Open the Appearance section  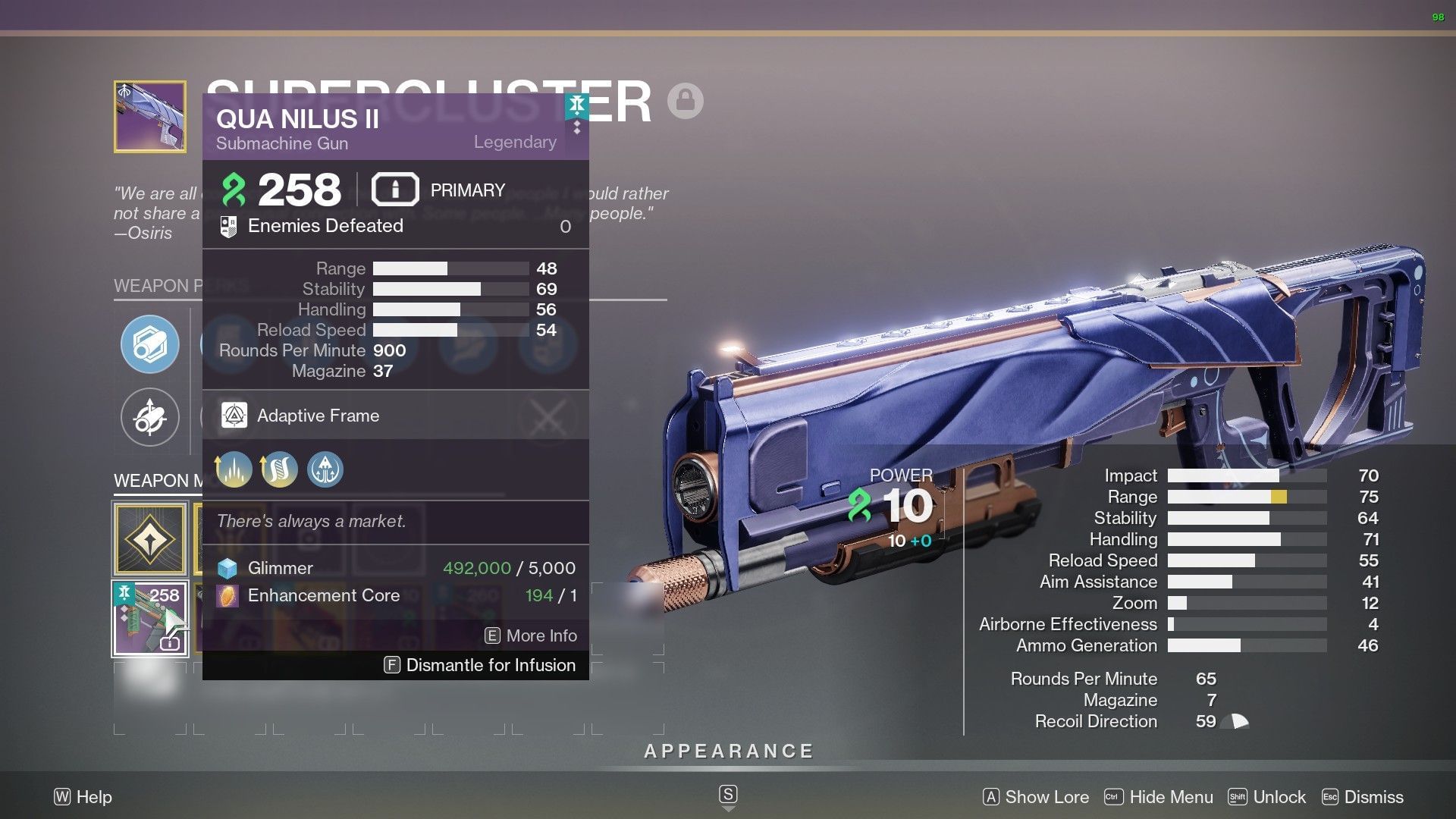click(728, 752)
